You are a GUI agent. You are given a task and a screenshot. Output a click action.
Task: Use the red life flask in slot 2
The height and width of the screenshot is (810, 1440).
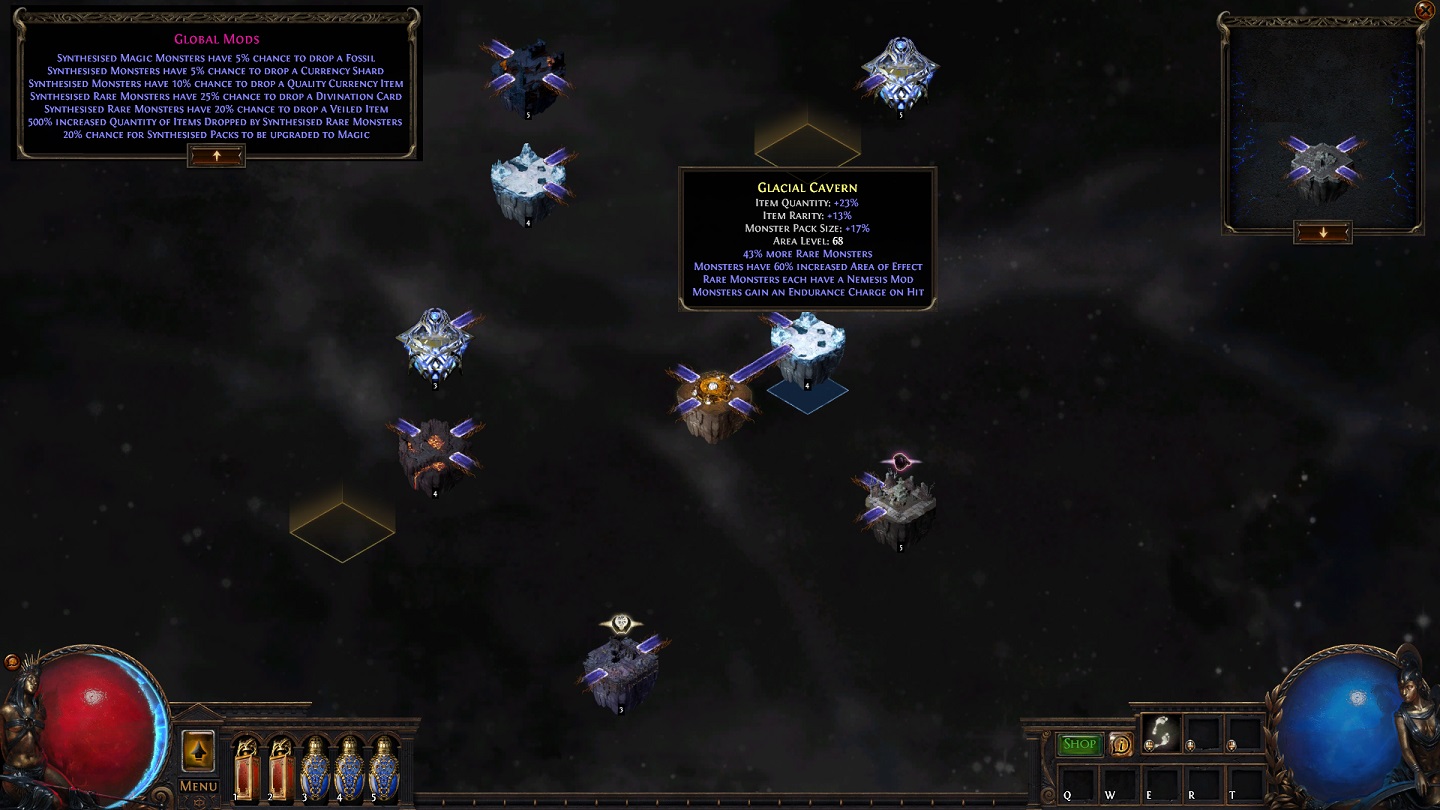281,767
